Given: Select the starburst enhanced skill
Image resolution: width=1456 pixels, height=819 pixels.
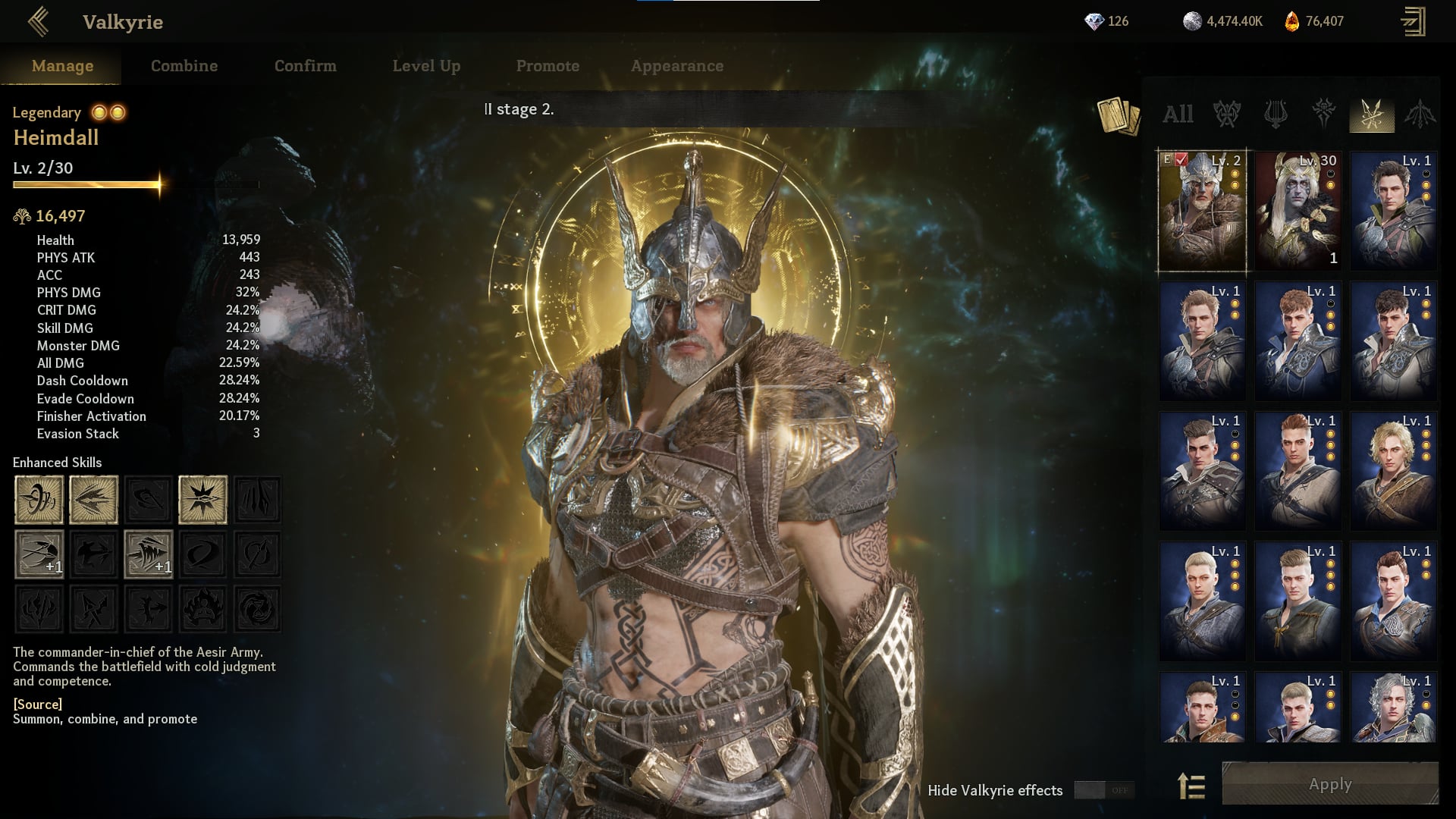Looking at the screenshot, I should [x=202, y=500].
